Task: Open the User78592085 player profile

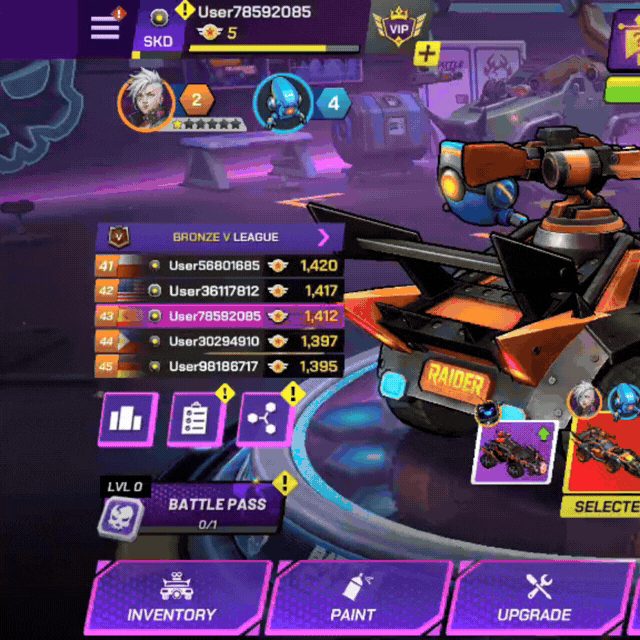Action: pos(254,13)
